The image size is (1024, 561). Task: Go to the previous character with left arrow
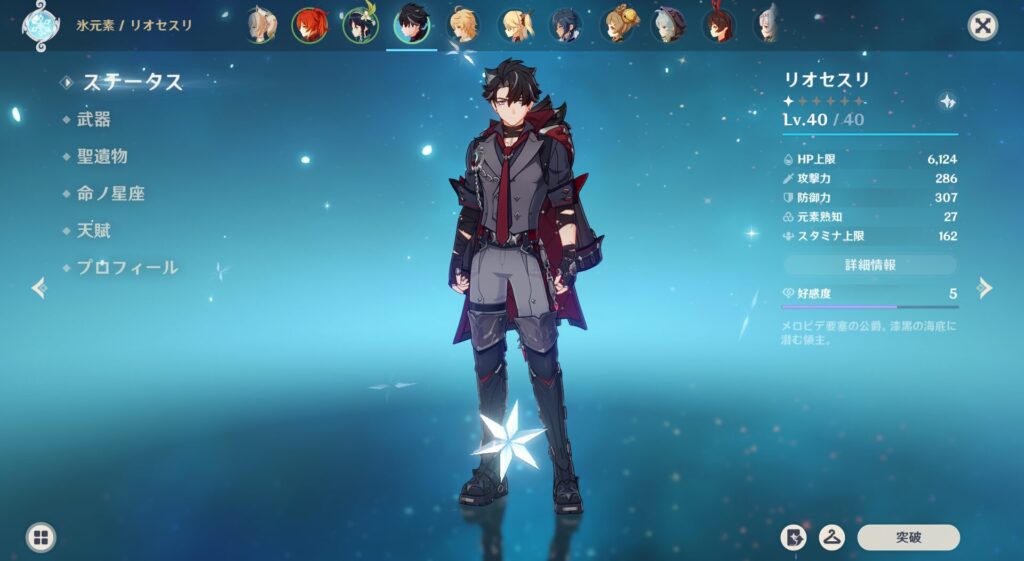click(x=39, y=288)
